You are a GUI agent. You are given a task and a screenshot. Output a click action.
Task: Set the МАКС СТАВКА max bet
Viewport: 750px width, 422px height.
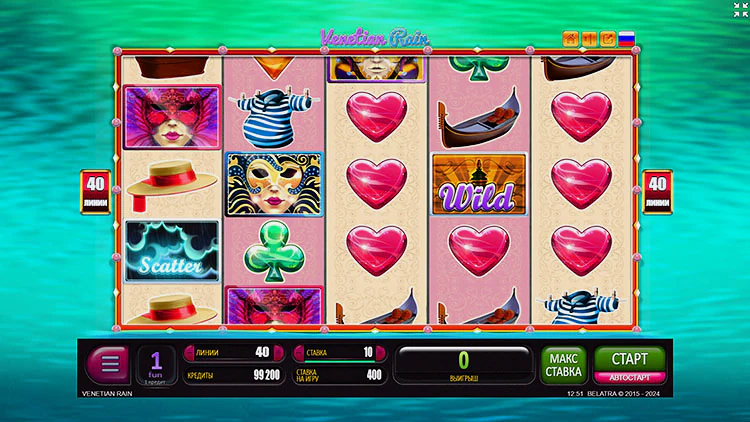click(565, 365)
